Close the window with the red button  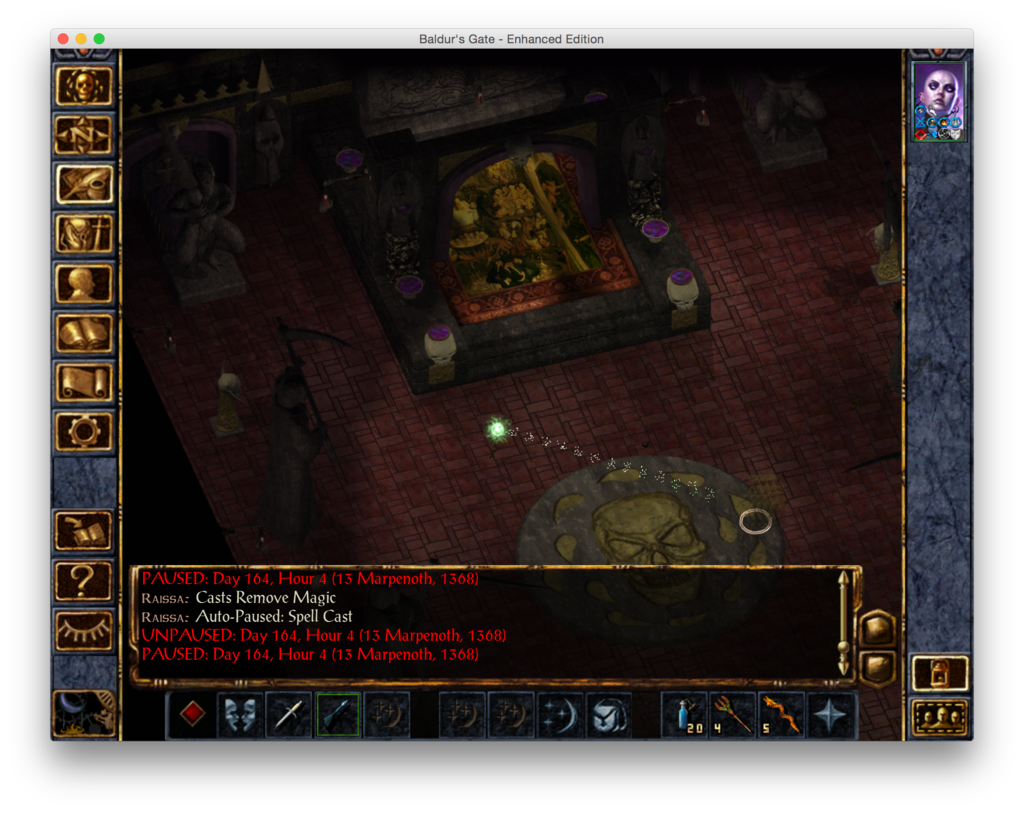(63, 39)
